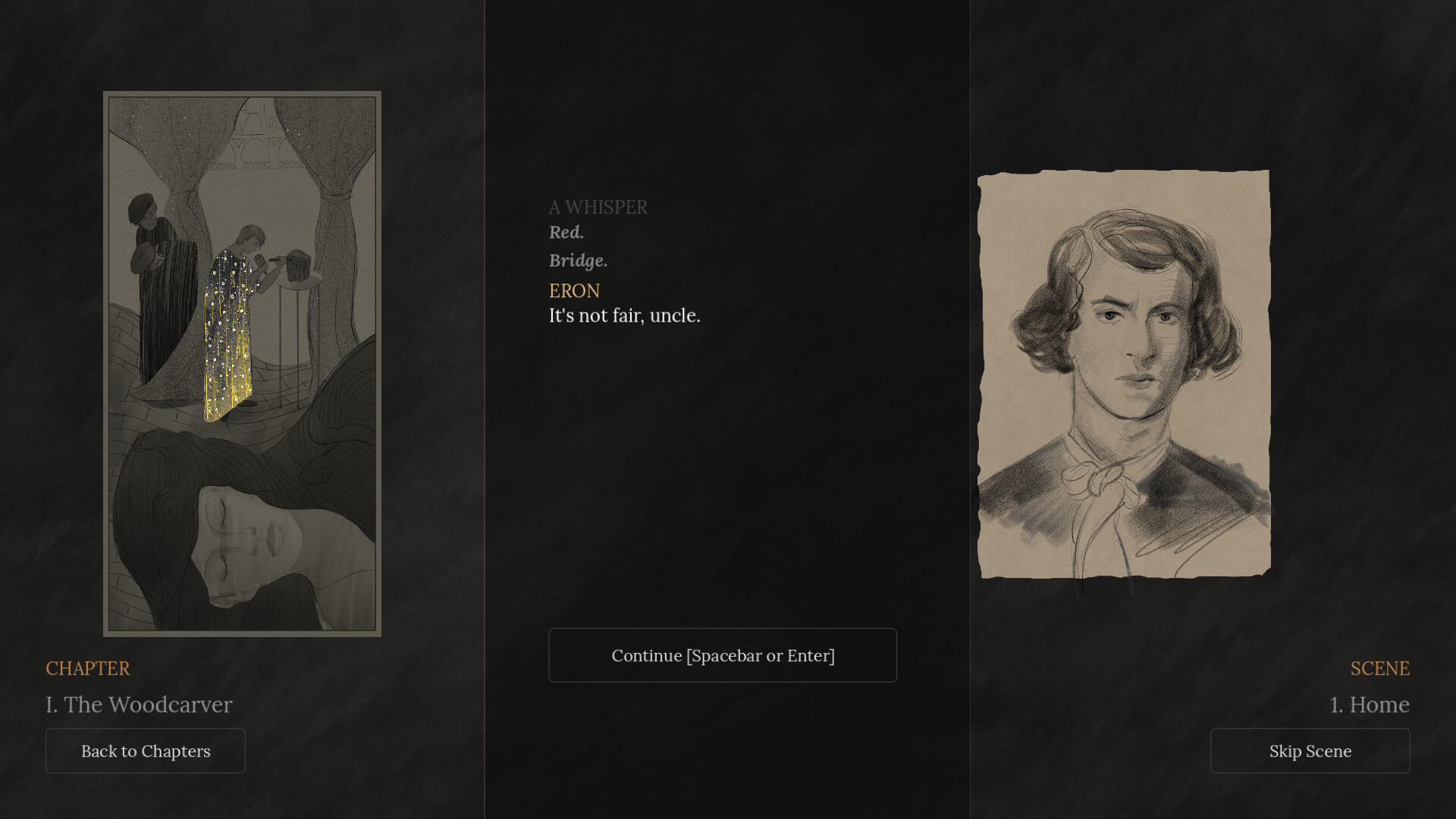Click the chapter illustration artwork
This screenshot has width=1456, height=819.
(x=242, y=364)
